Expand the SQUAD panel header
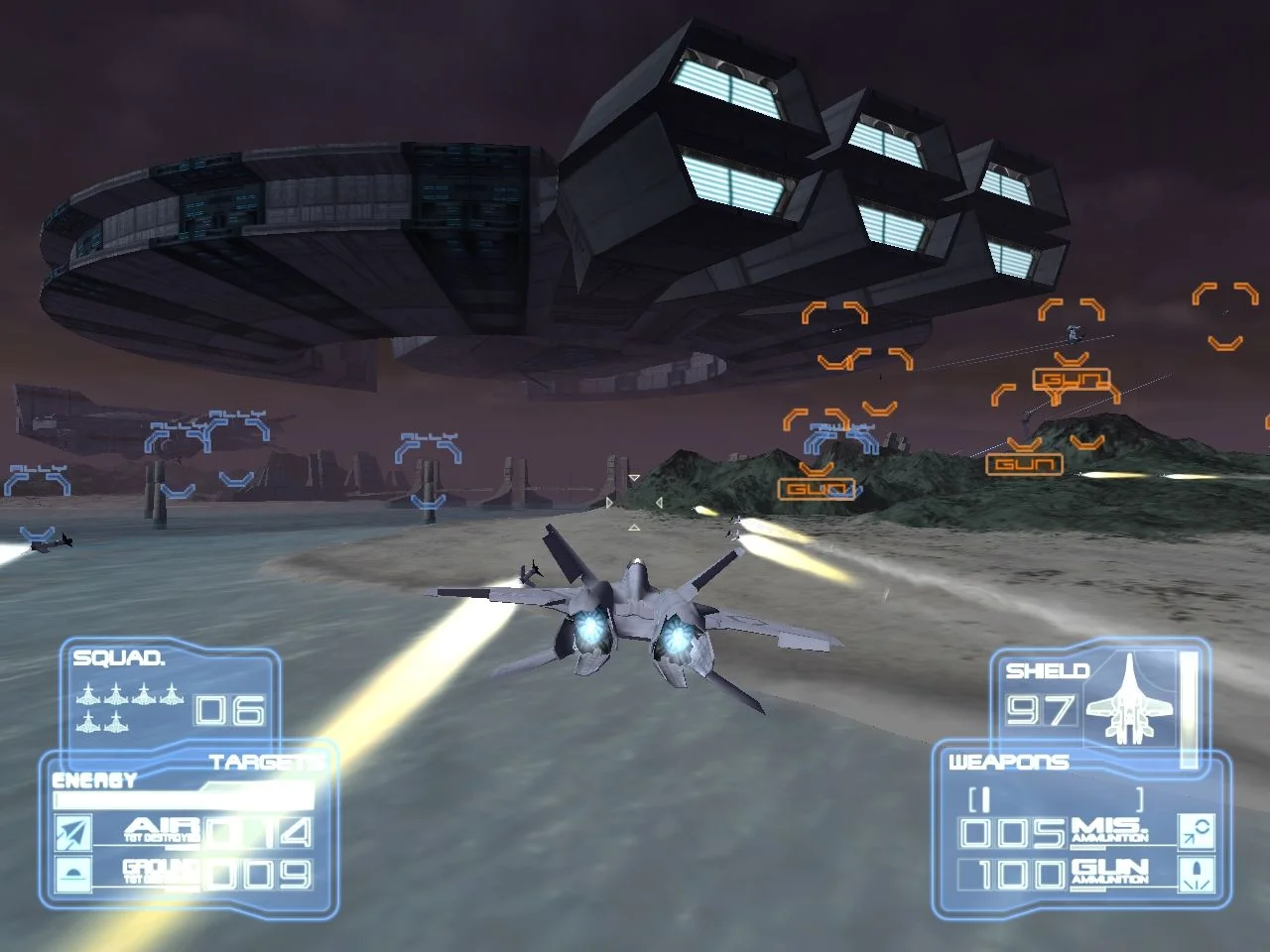Viewport: 1270px width, 952px height. pos(118,657)
